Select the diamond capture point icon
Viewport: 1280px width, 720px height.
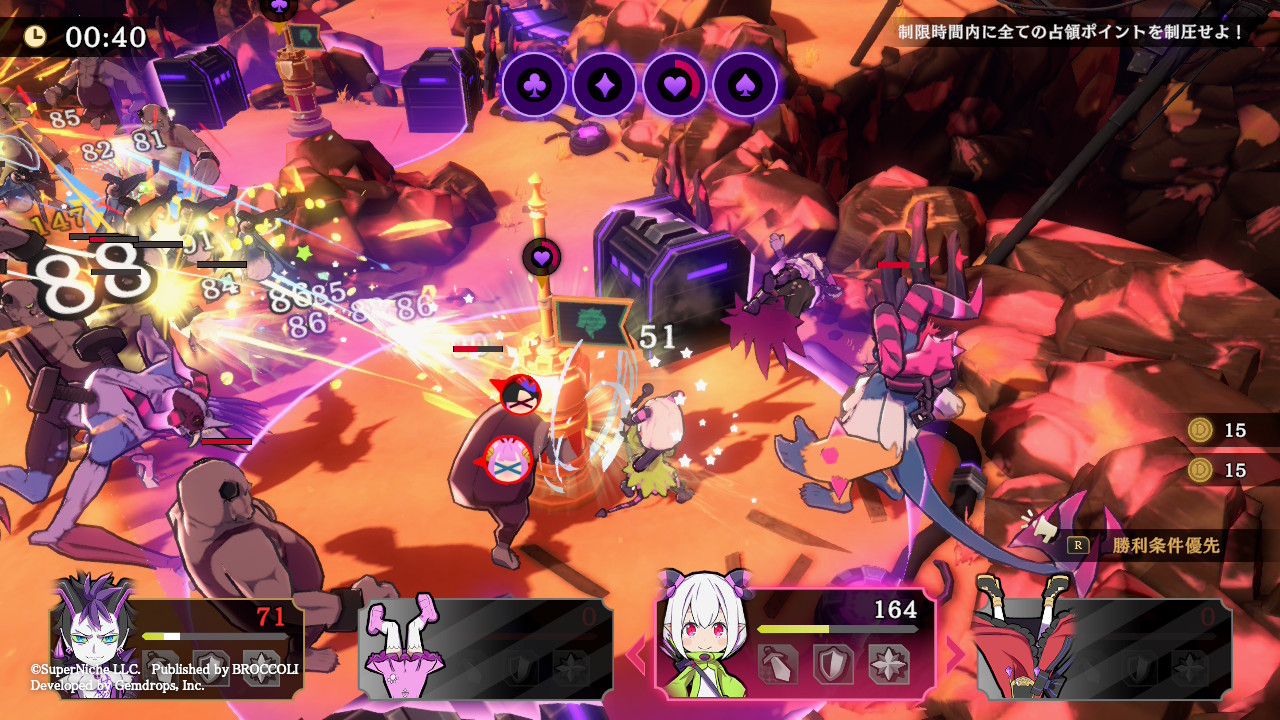click(x=604, y=85)
